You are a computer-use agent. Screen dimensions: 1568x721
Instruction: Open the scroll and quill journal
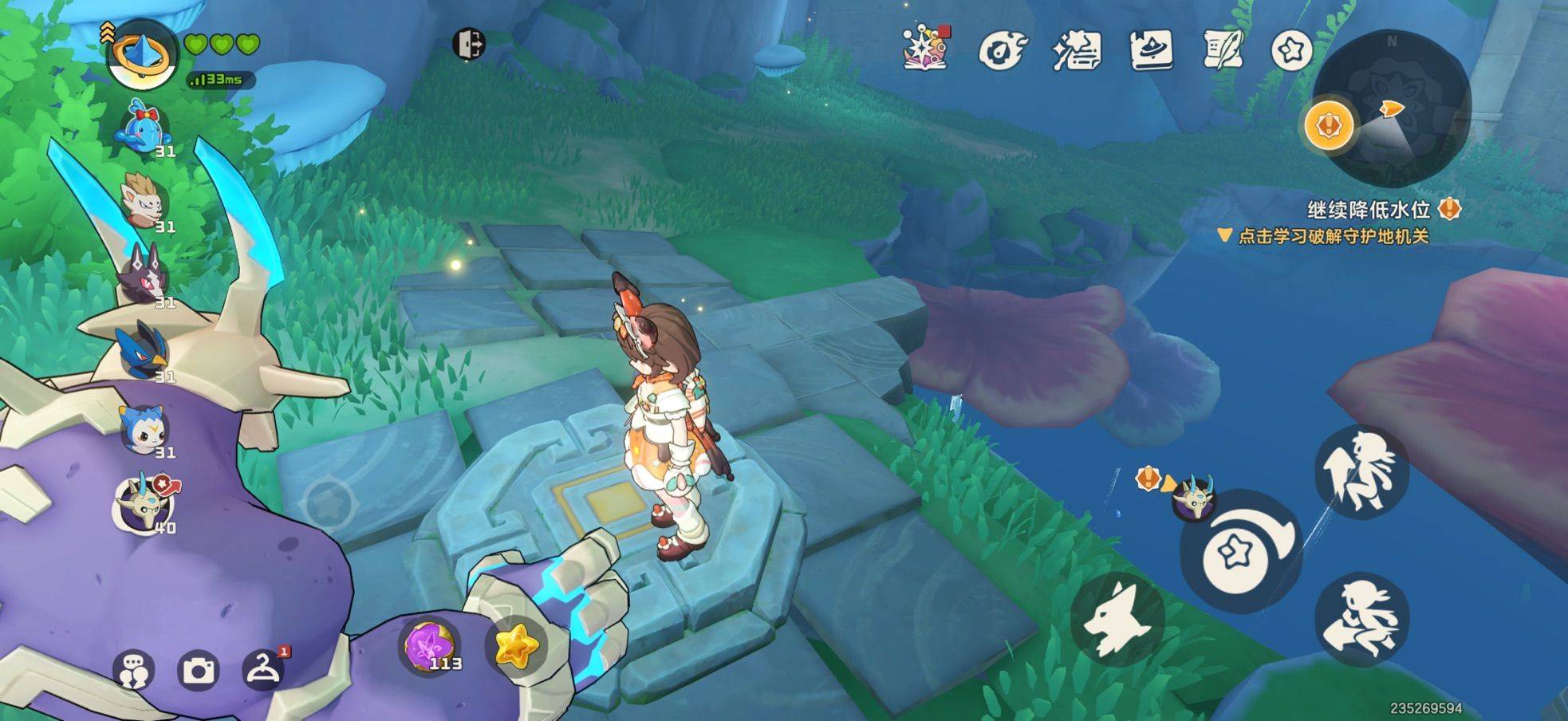pyautogui.click(x=1222, y=50)
